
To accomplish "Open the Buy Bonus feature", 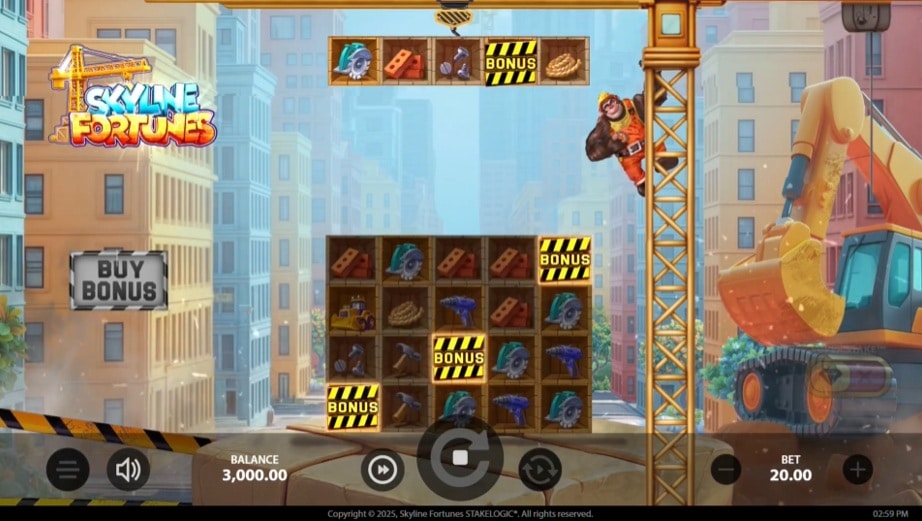I will point(118,279).
